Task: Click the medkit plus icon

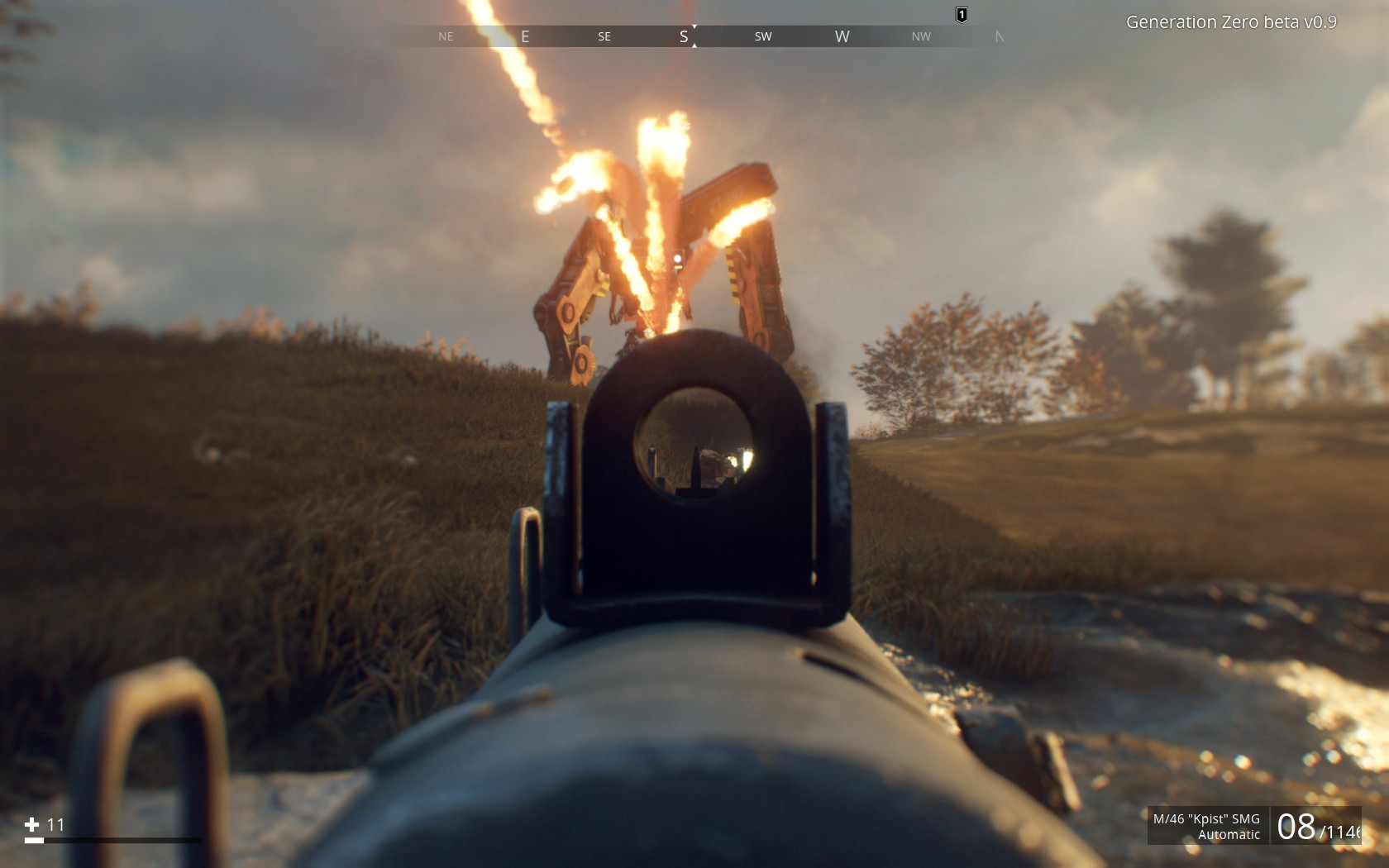Action: [32, 825]
